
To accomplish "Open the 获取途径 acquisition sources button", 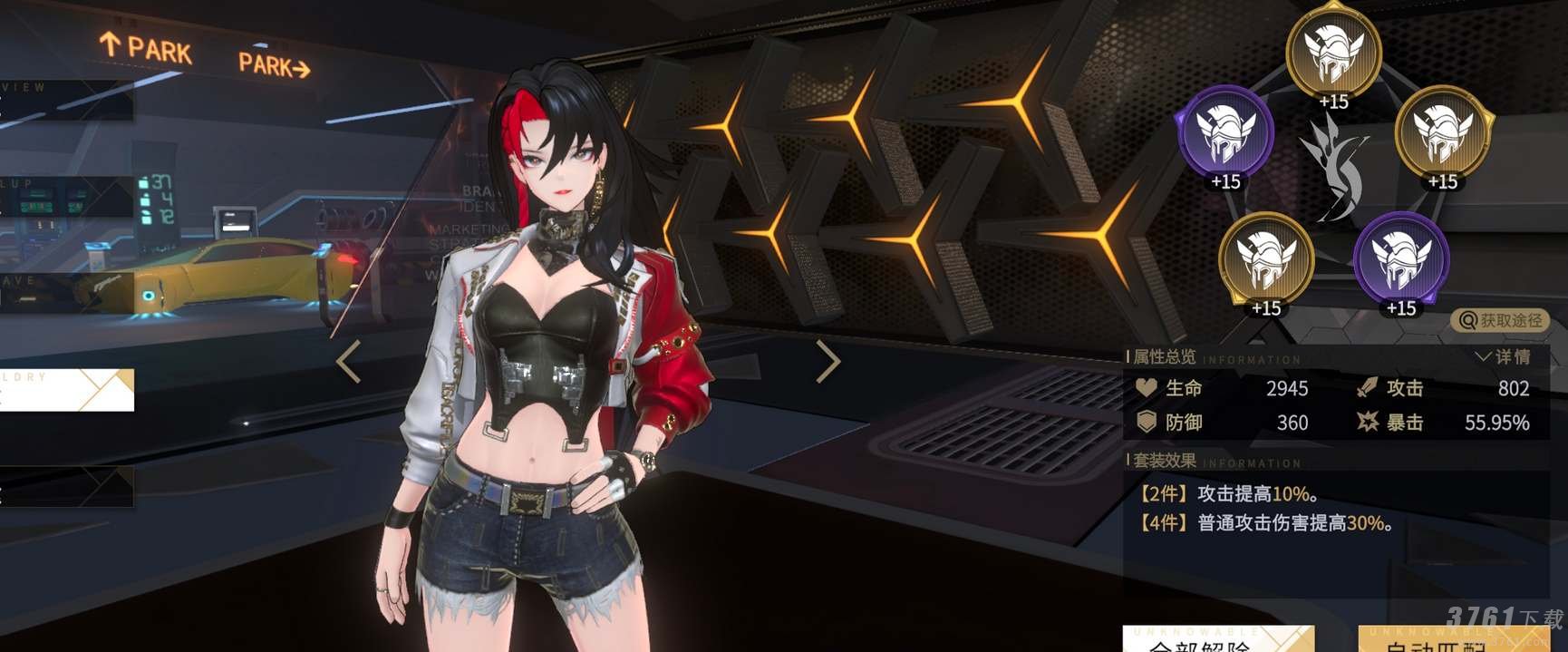I will click(1500, 320).
